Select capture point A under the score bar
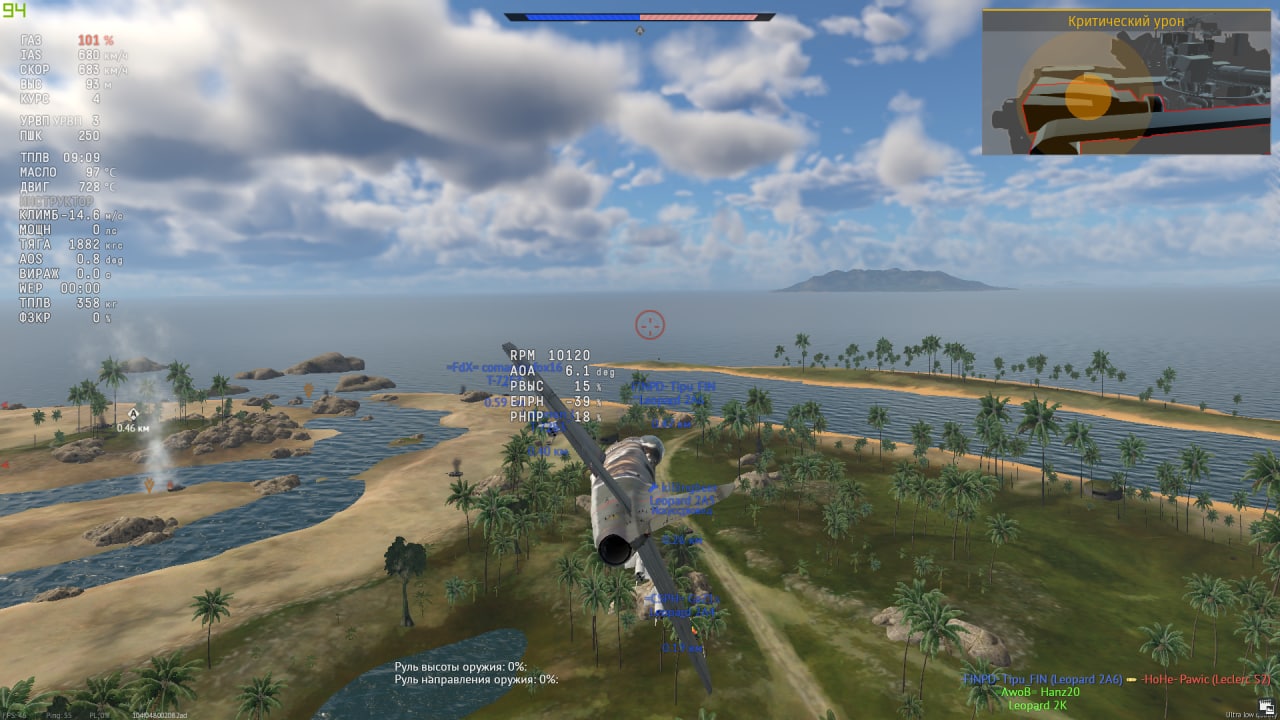 (x=640, y=30)
